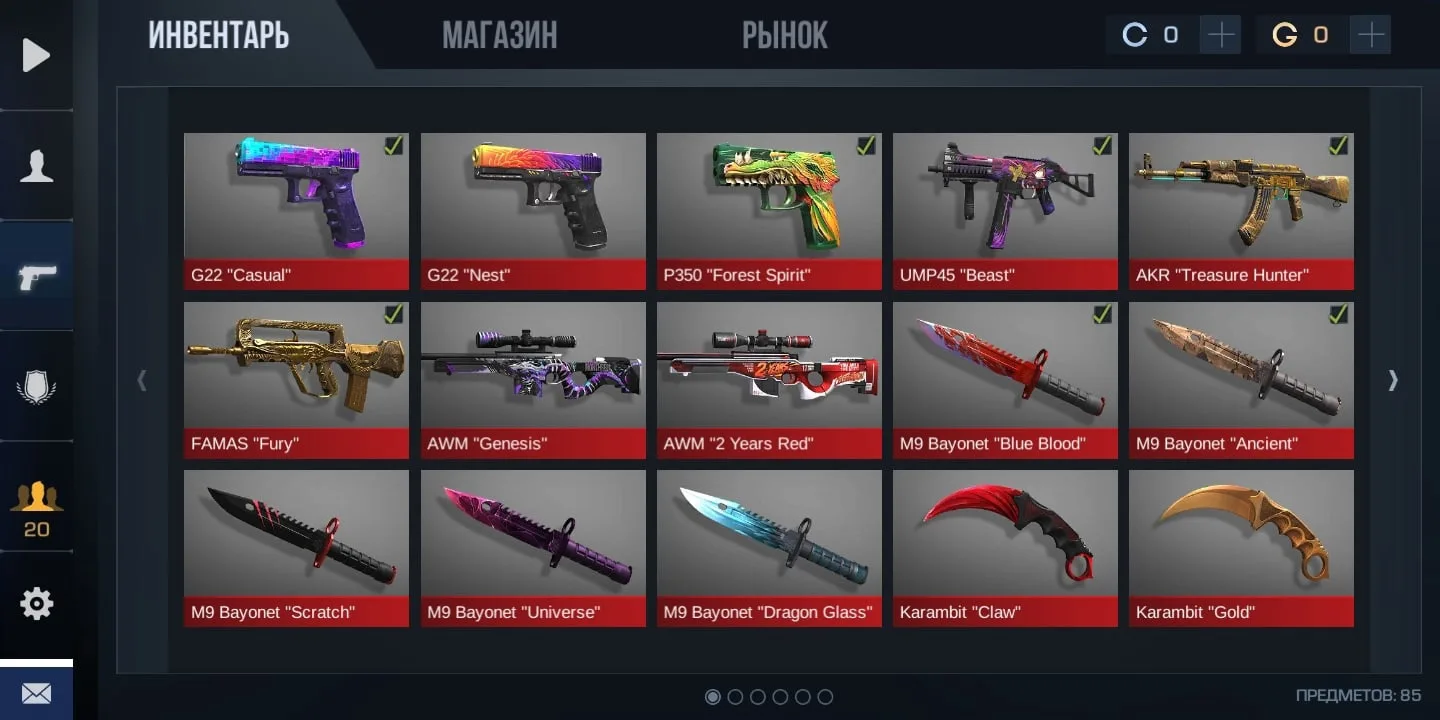The image size is (1440, 720).
Task: Start a match with the play arrow
Action: [36, 55]
